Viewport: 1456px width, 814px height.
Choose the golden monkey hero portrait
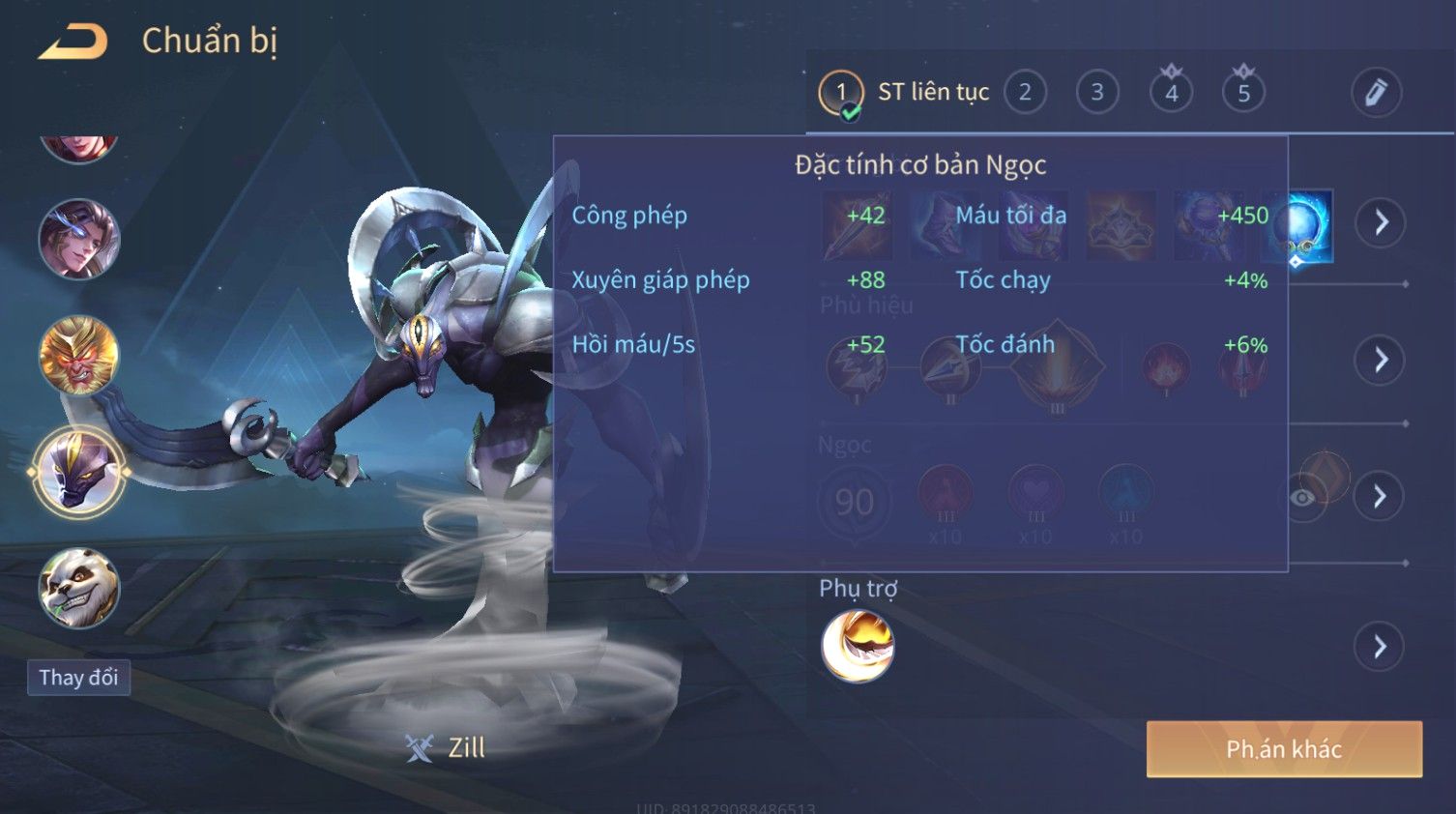point(78,356)
